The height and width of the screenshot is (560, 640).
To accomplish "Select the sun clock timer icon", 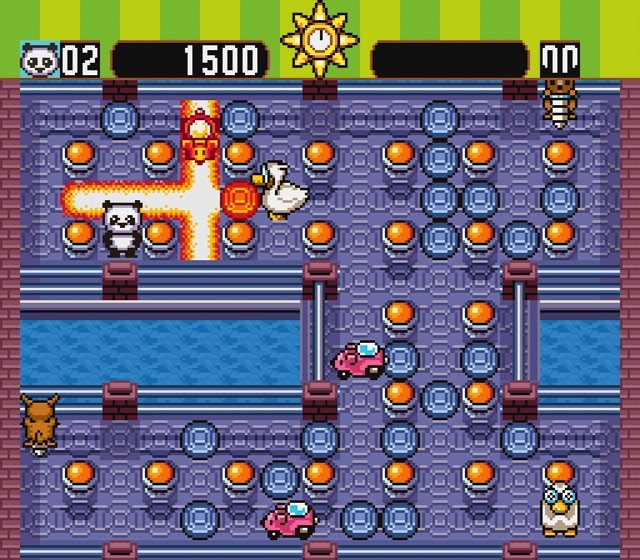I will [x=320, y=40].
